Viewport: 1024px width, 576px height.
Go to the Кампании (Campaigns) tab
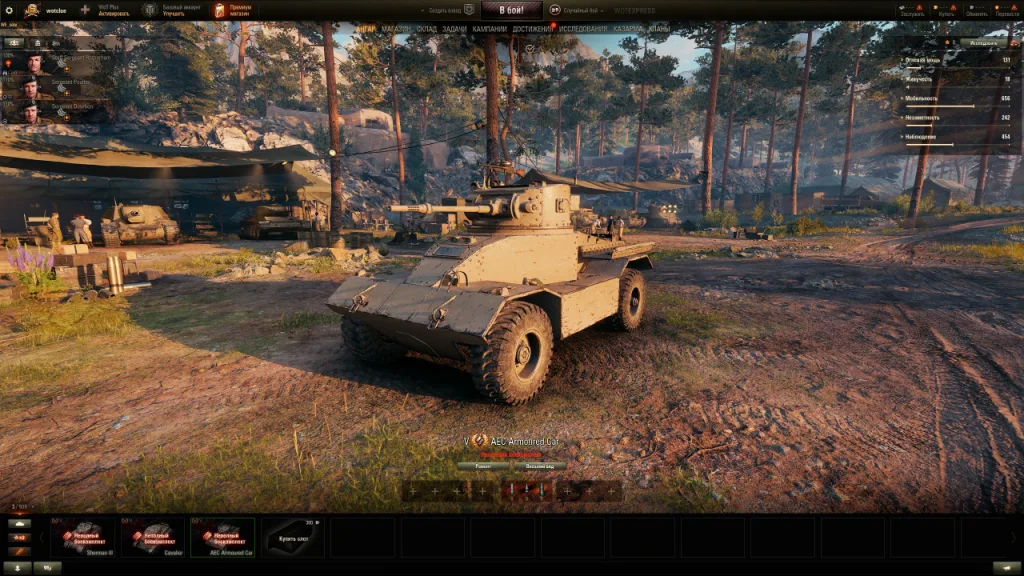click(x=490, y=29)
